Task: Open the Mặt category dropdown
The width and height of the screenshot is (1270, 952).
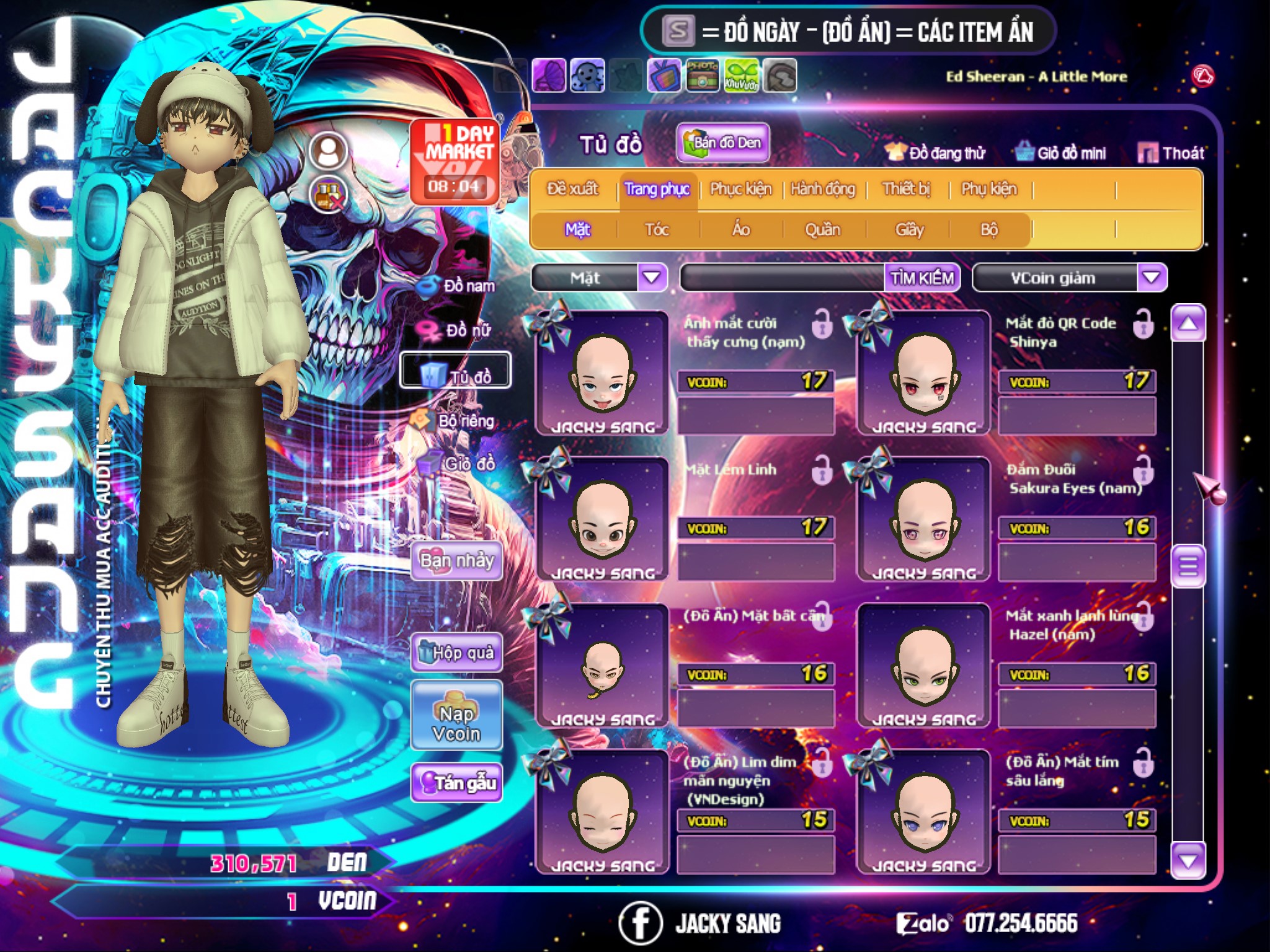Action: (652, 278)
